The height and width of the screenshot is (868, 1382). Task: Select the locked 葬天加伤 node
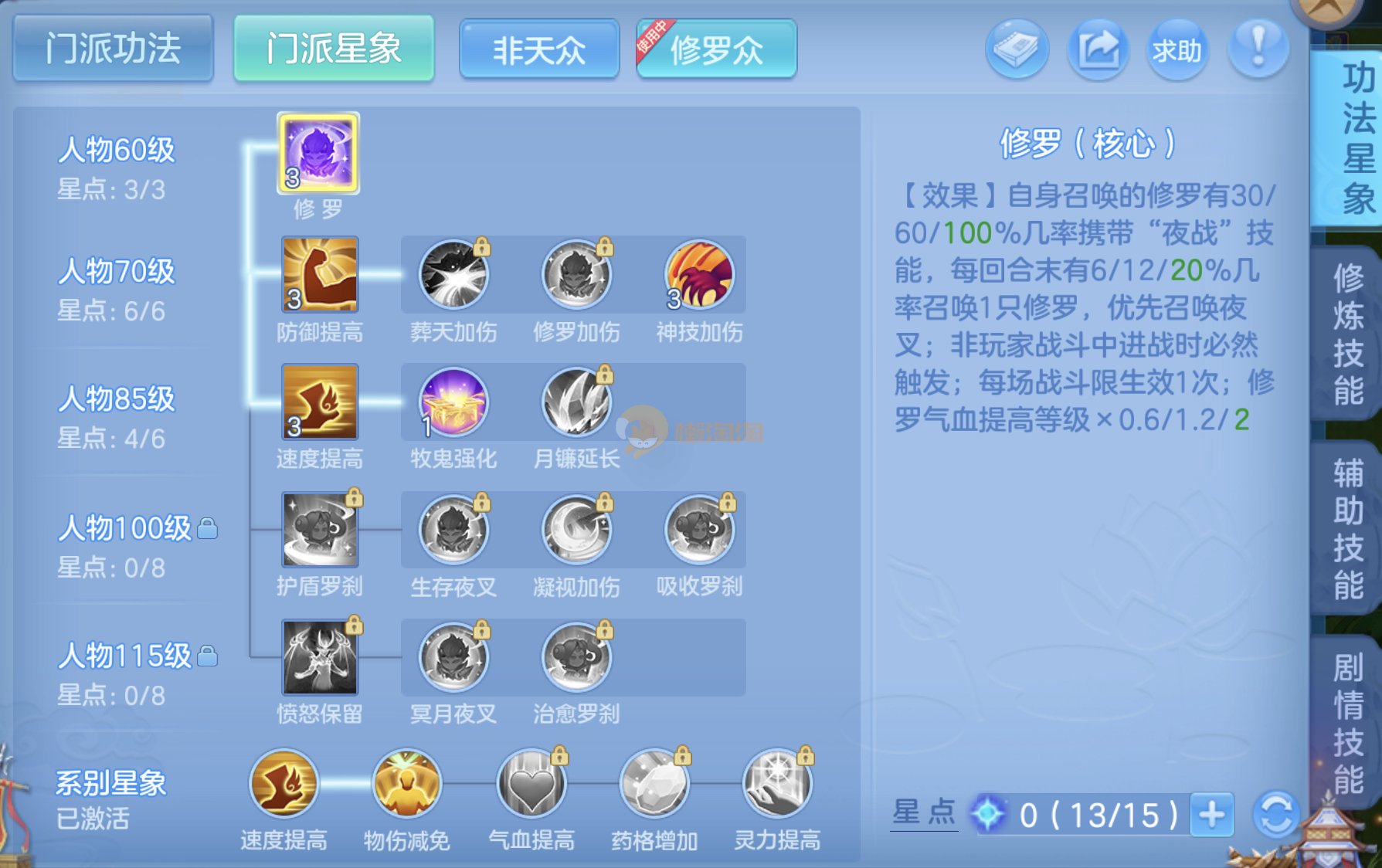pos(453,275)
